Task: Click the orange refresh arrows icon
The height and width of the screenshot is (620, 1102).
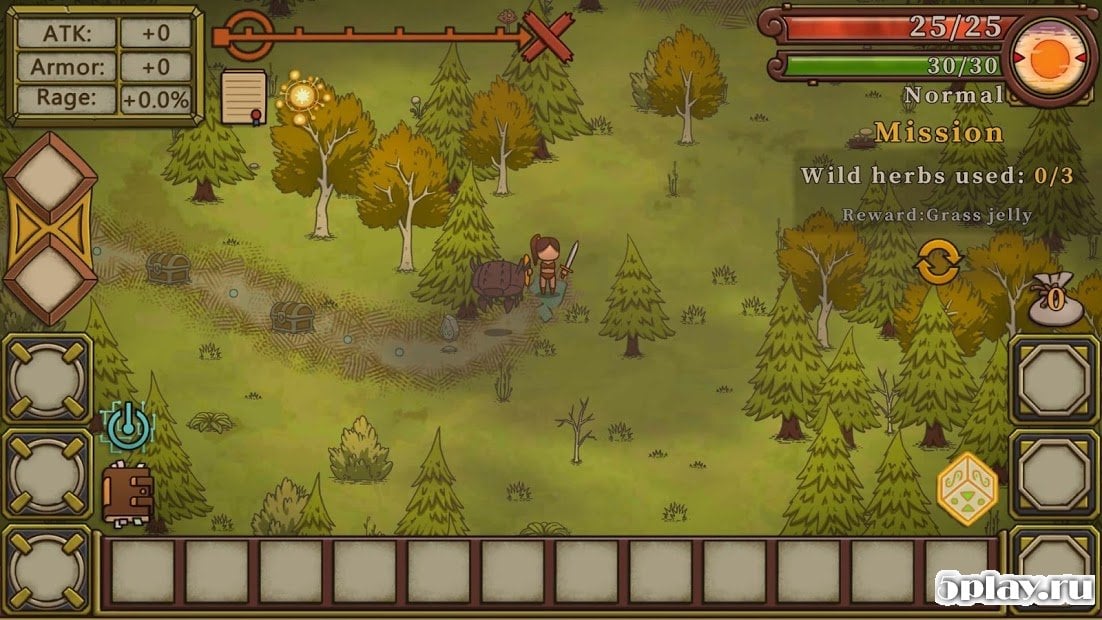Action: pyautogui.click(x=938, y=263)
